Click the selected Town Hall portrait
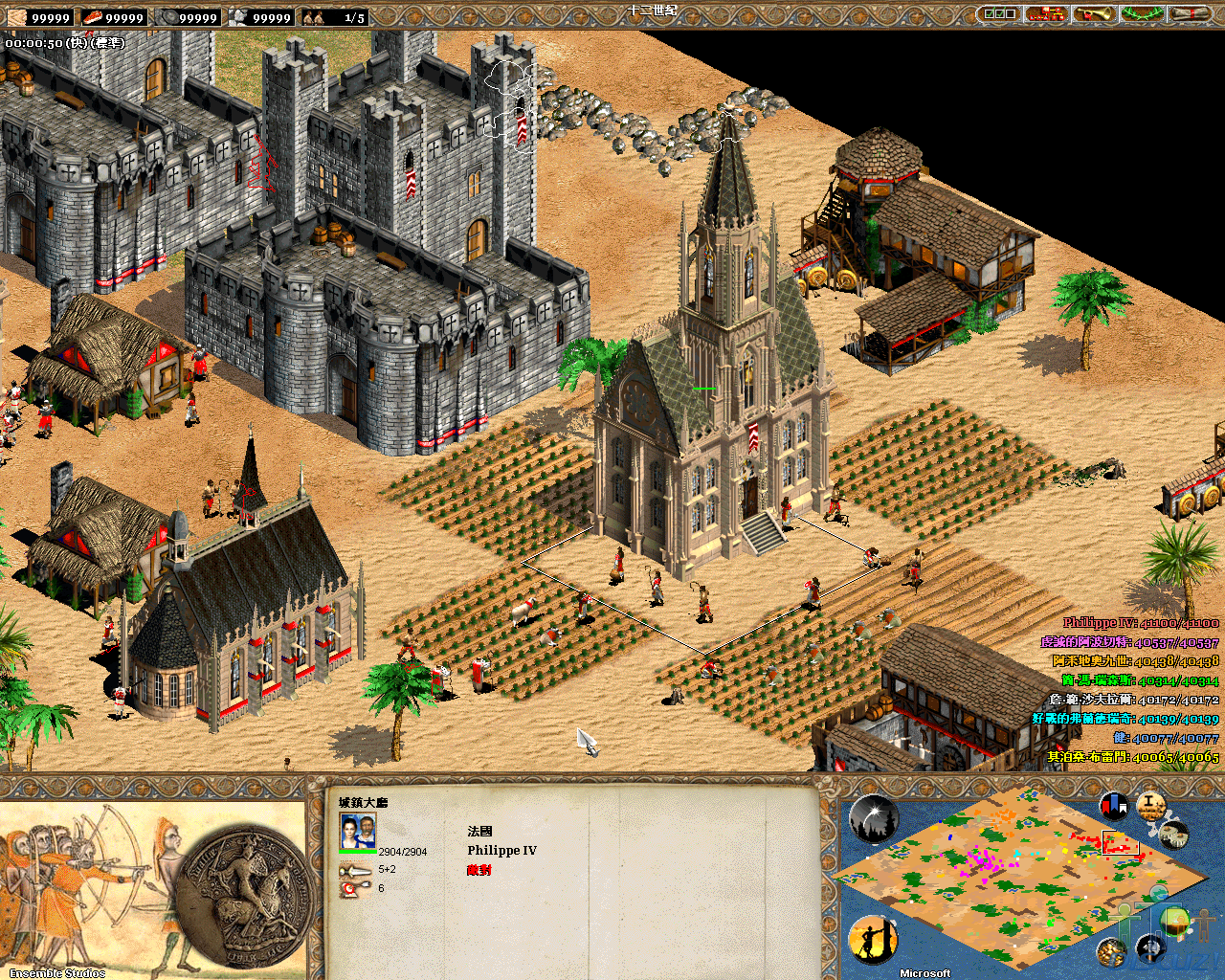1225x980 pixels. tap(357, 832)
